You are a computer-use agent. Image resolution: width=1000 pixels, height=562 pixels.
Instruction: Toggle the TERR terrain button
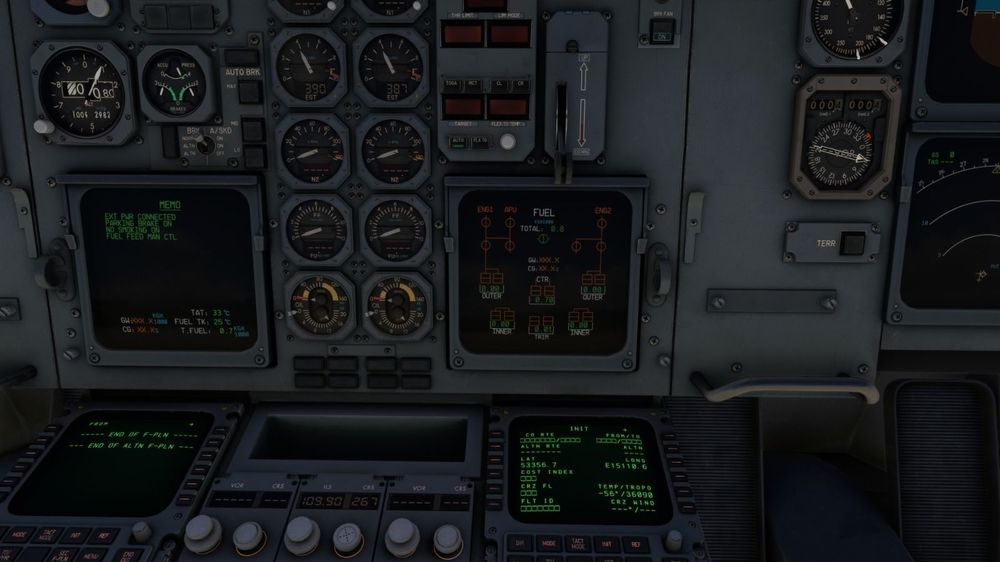(x=852, y=242)
